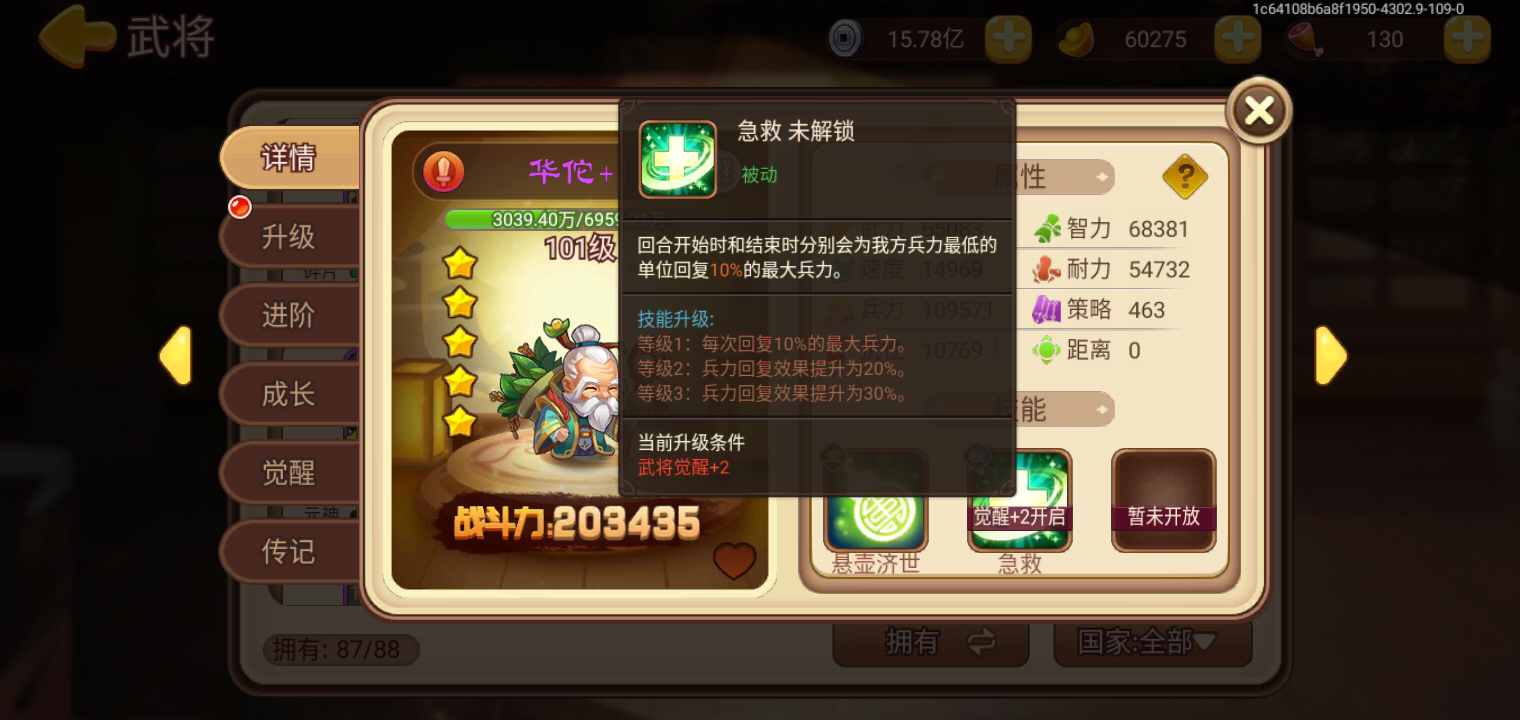Toggle the 拥有 ownership filter switch

[930, 641]
